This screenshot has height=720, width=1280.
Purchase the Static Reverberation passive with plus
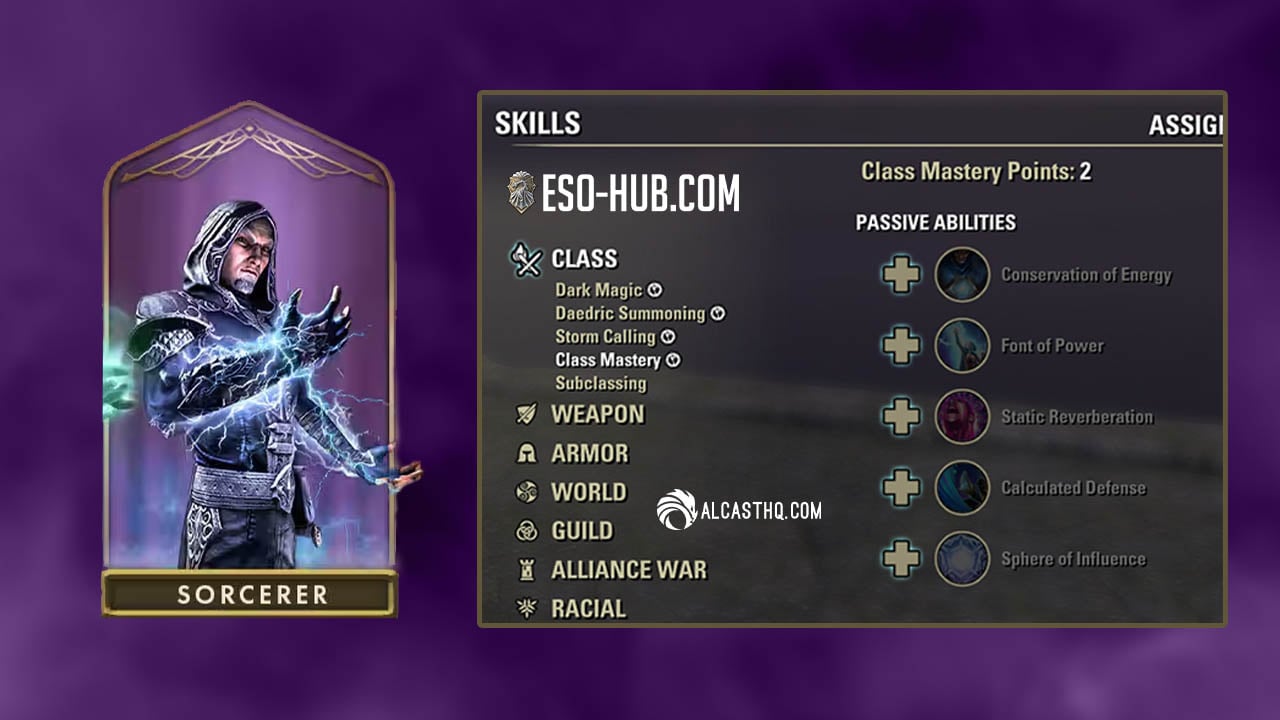[x=900, y=417]
